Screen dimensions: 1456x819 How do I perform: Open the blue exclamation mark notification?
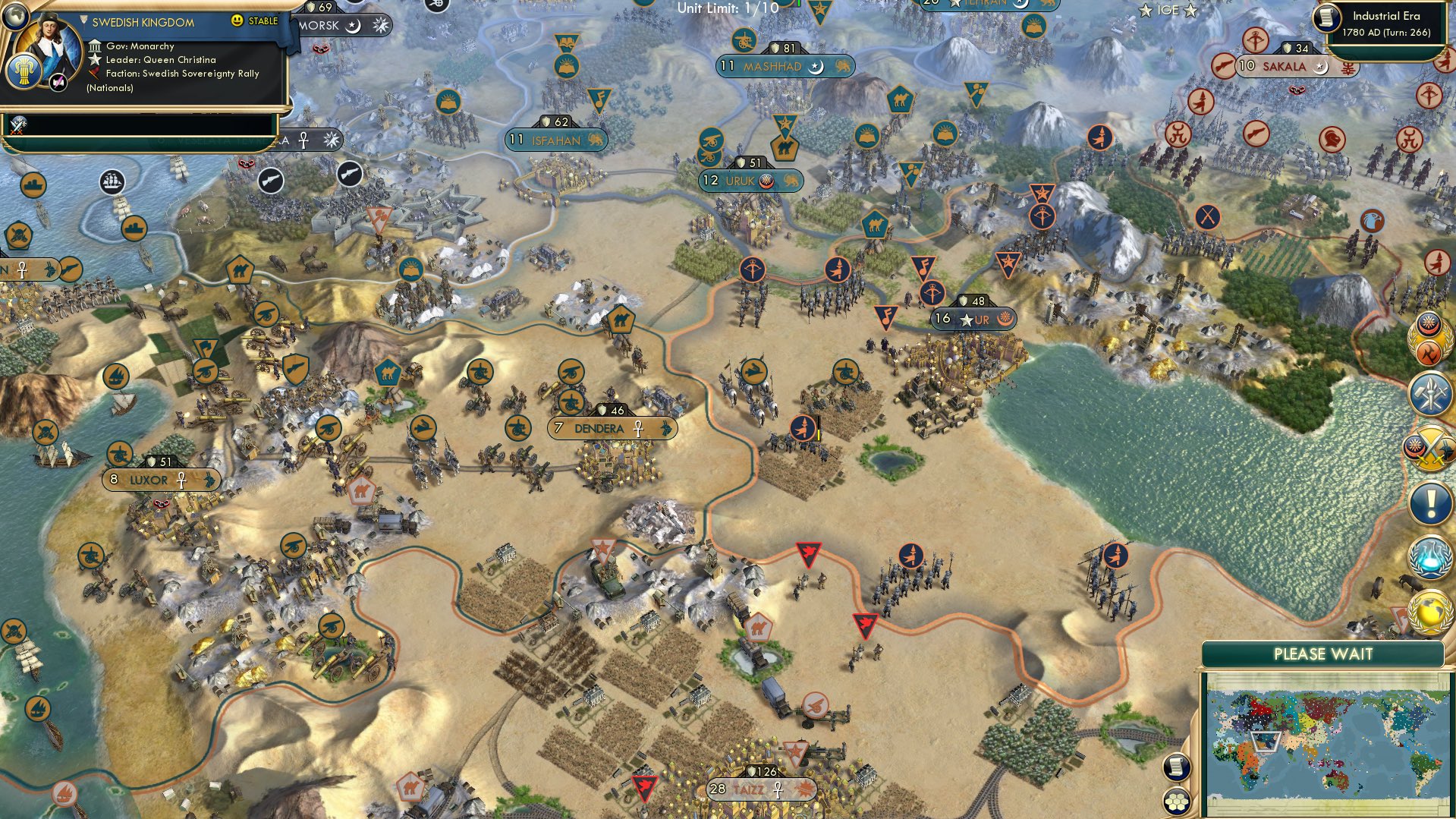[1430, 502]
